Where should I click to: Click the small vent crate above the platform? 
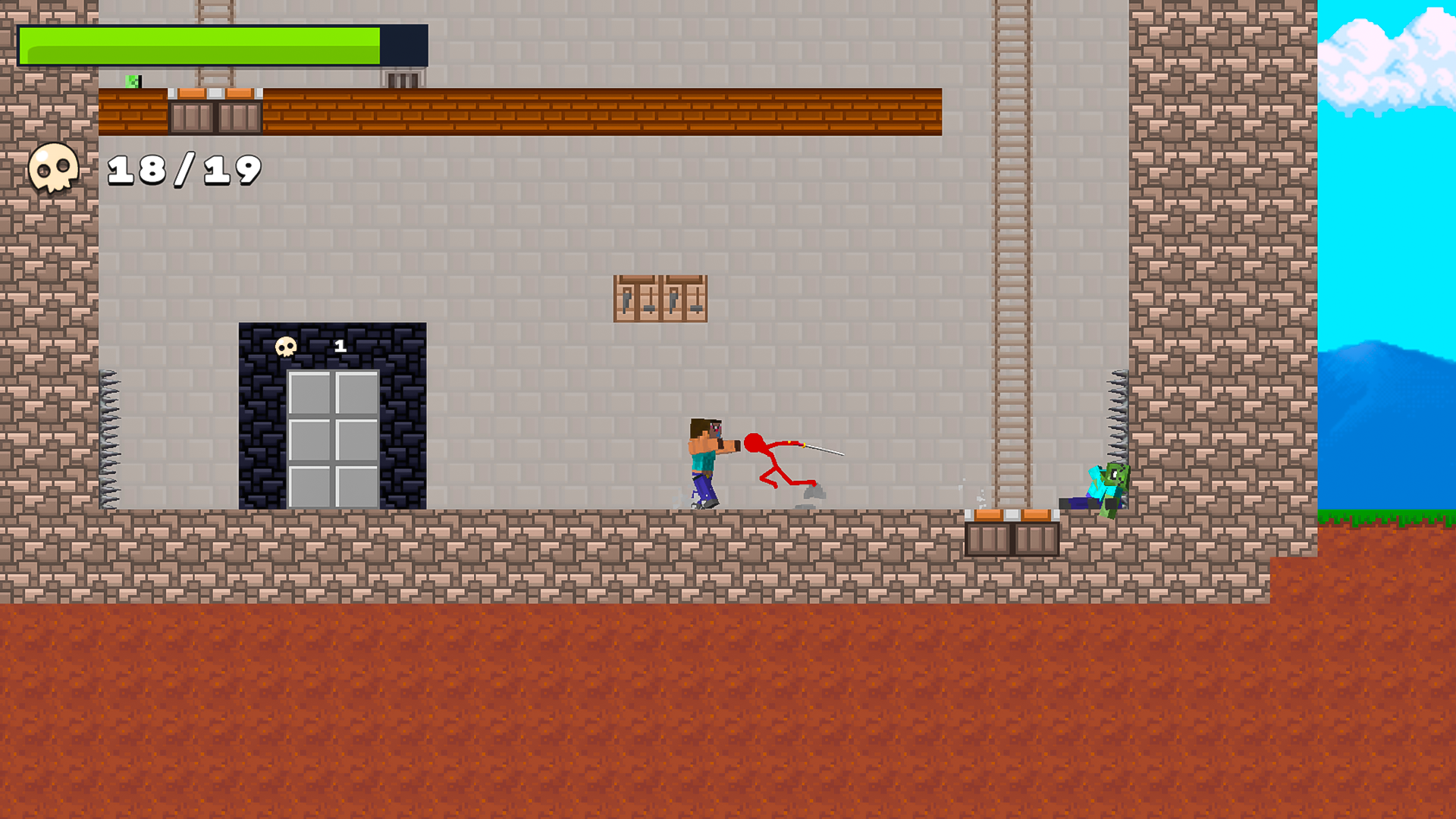click(401, 79)
